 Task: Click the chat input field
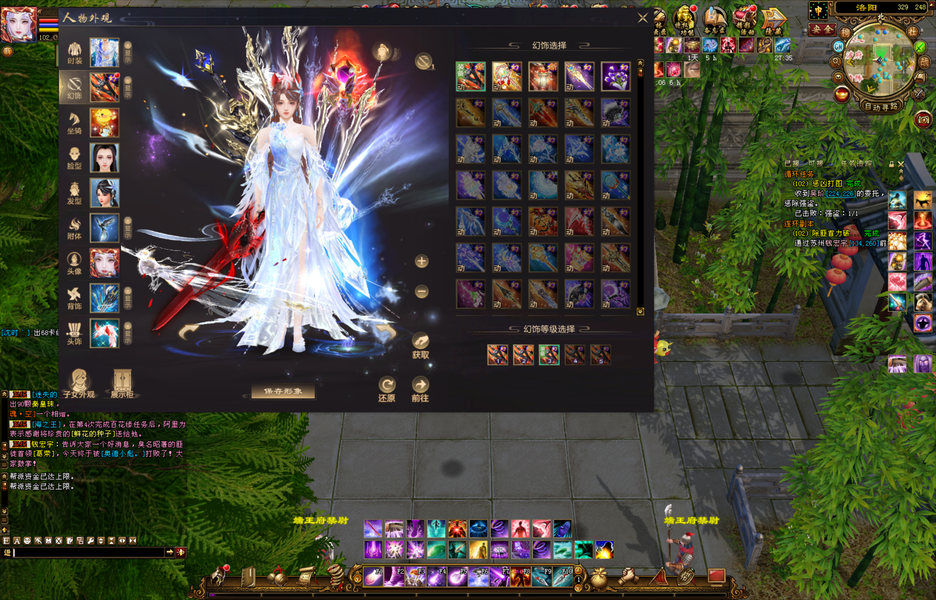coord(88,552)
